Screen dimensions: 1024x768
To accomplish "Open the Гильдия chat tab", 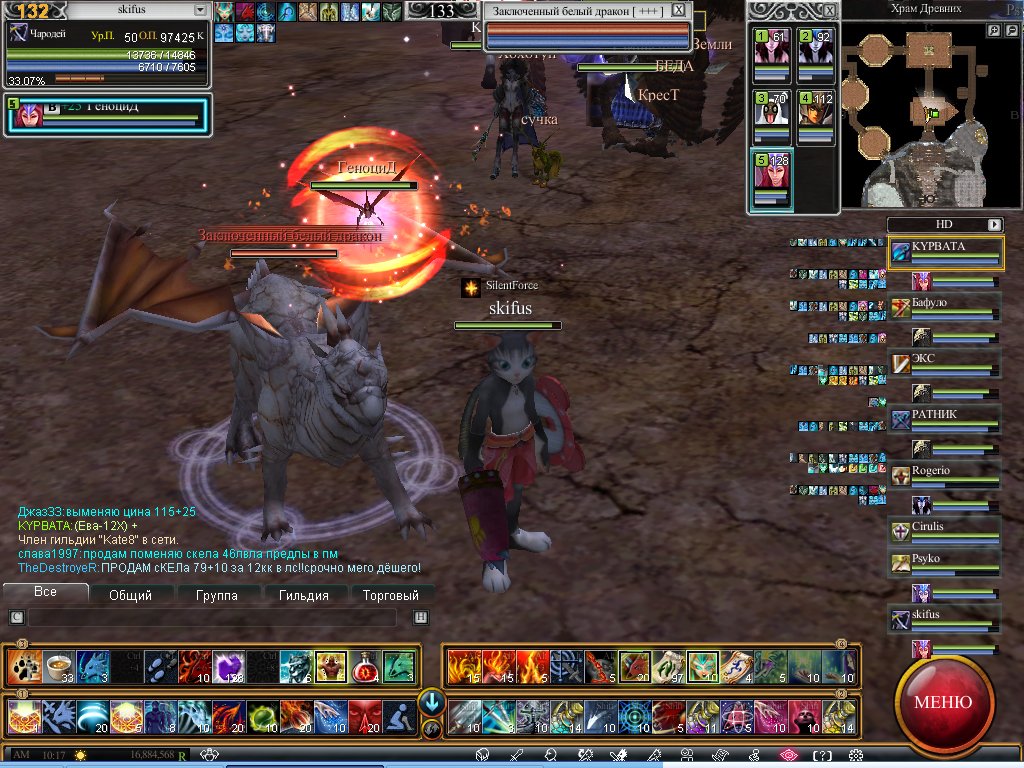I will [304, 595].
